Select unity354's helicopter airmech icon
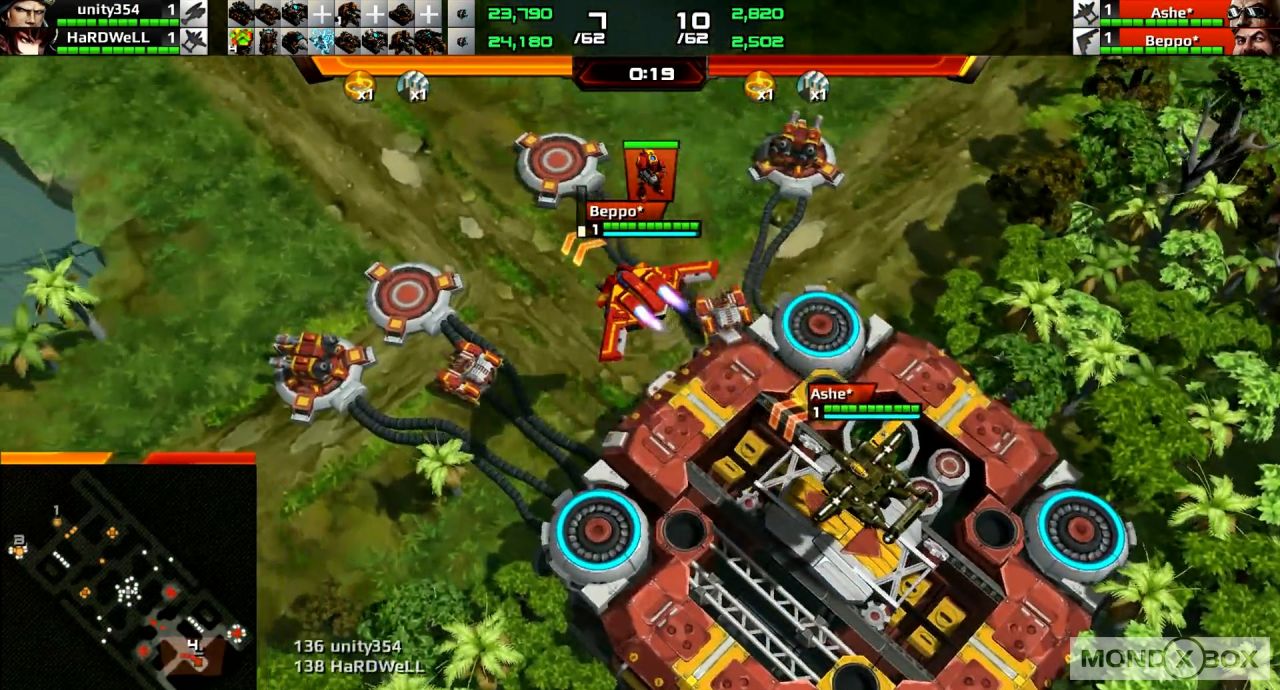1280x690 pixels. 193,13
